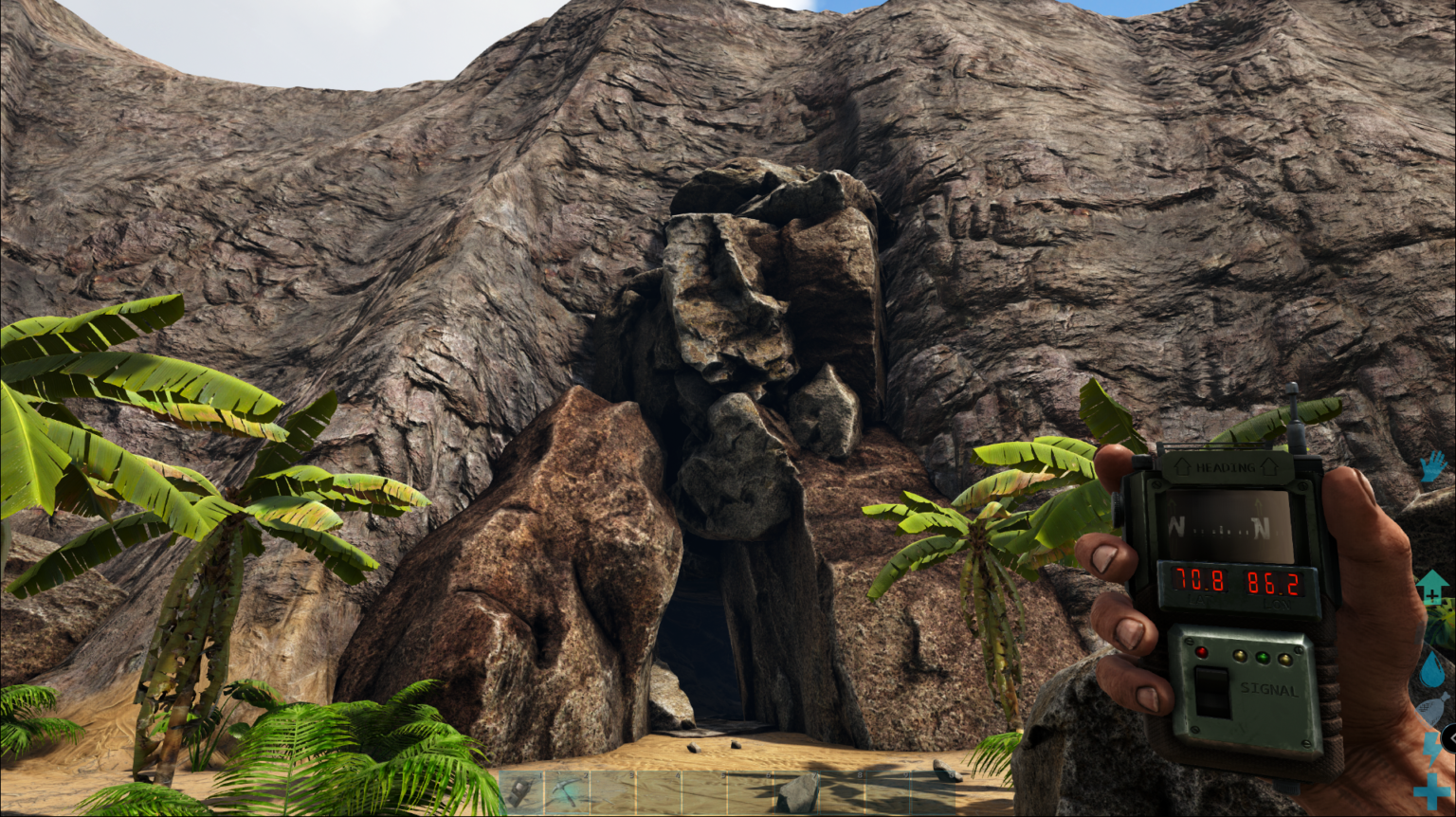The height and width of the screenshot is (817, 1456).
Task: Toggle the red indicator light
Action: [x=1203, y=652]
